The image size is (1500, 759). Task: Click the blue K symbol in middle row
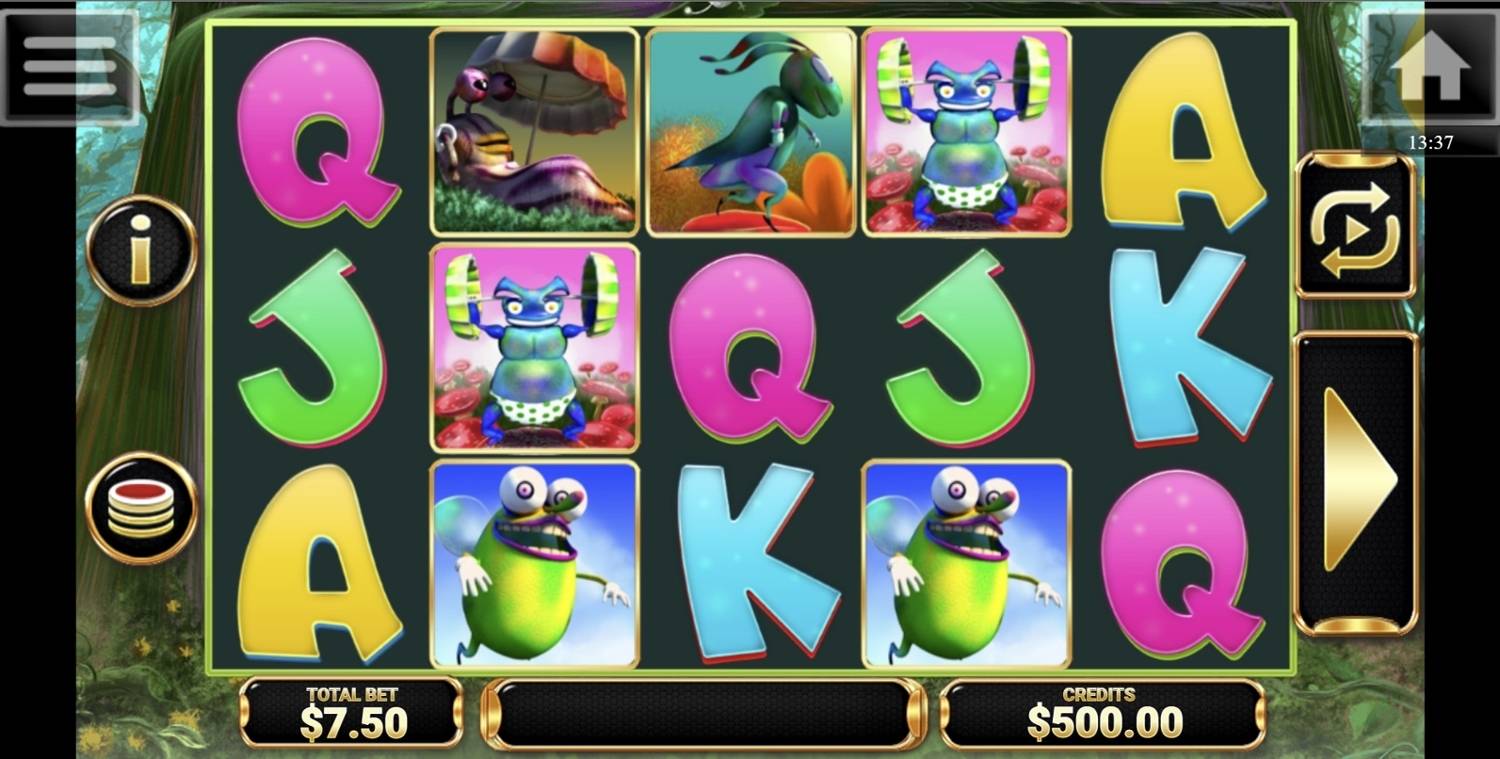1183,348
